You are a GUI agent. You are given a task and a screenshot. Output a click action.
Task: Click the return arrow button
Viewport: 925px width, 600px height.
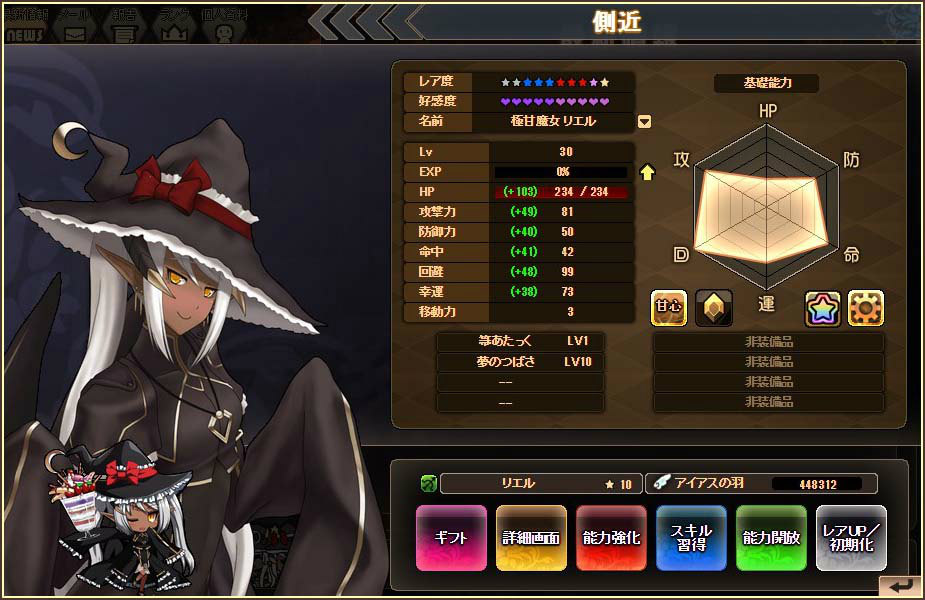[x=900, y=586]
